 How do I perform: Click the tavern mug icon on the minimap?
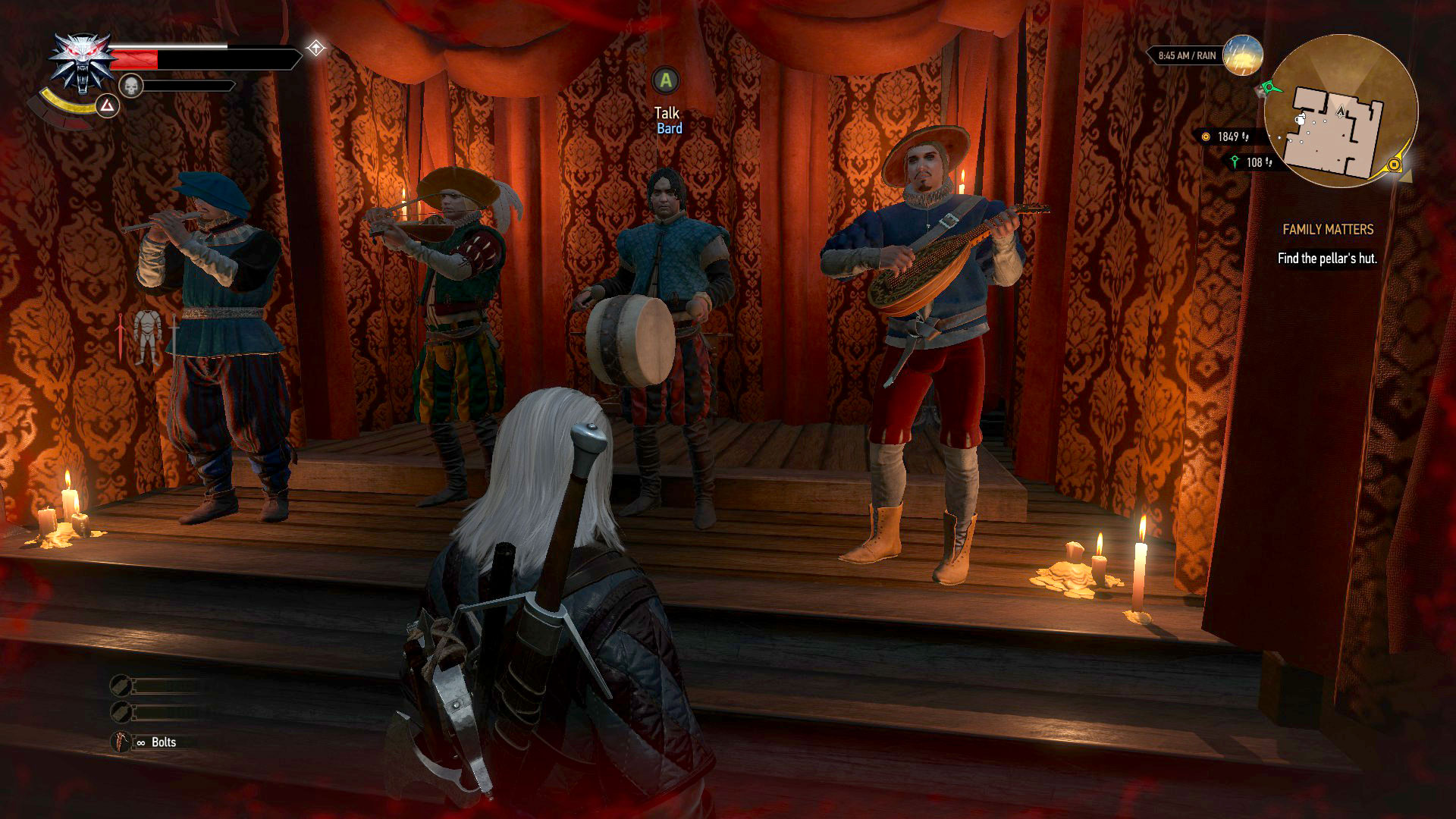1300,120
